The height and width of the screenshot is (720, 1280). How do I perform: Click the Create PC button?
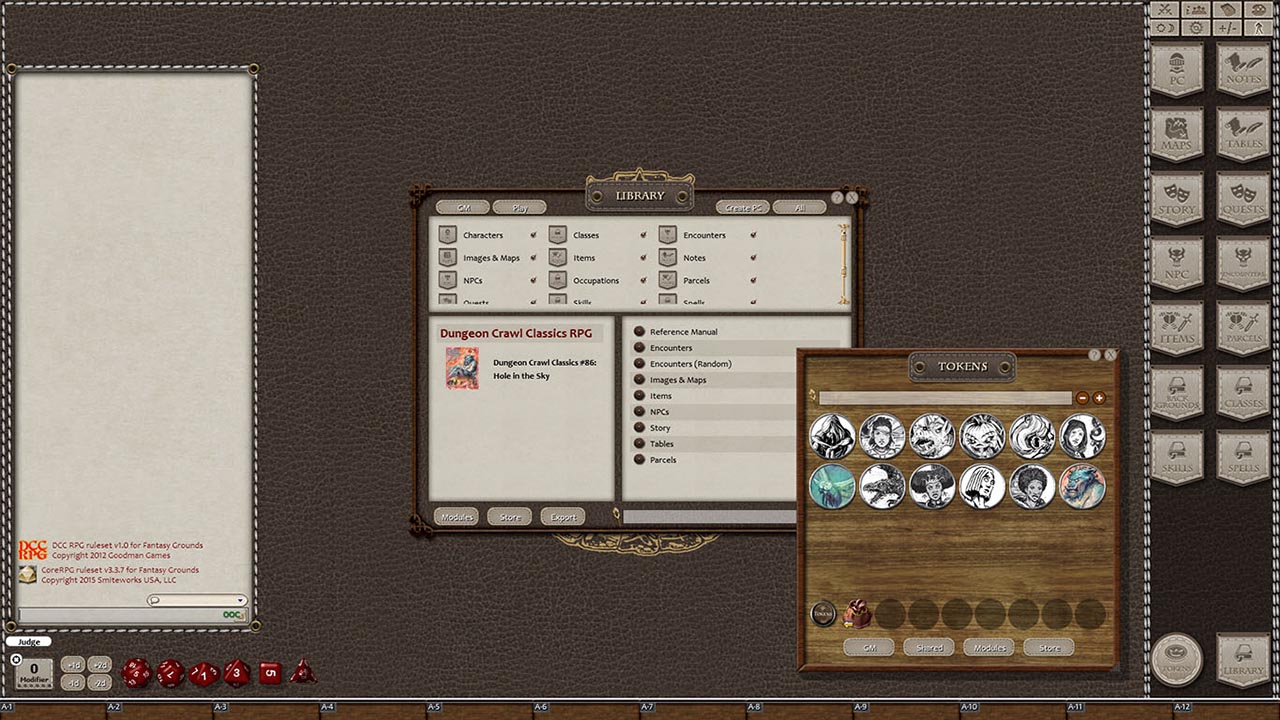742,207
